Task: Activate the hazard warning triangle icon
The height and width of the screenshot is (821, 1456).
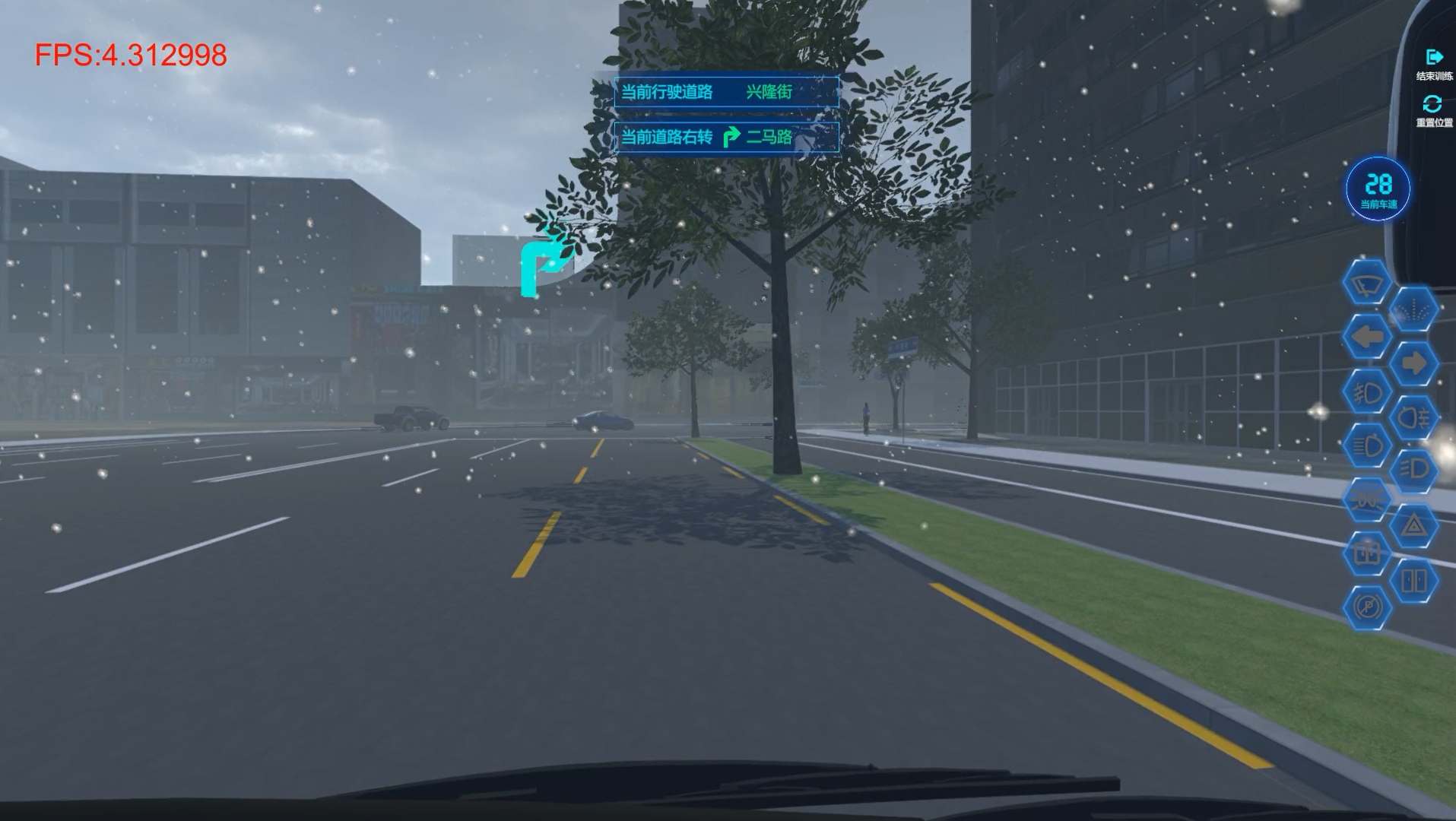Action: 1413,525
